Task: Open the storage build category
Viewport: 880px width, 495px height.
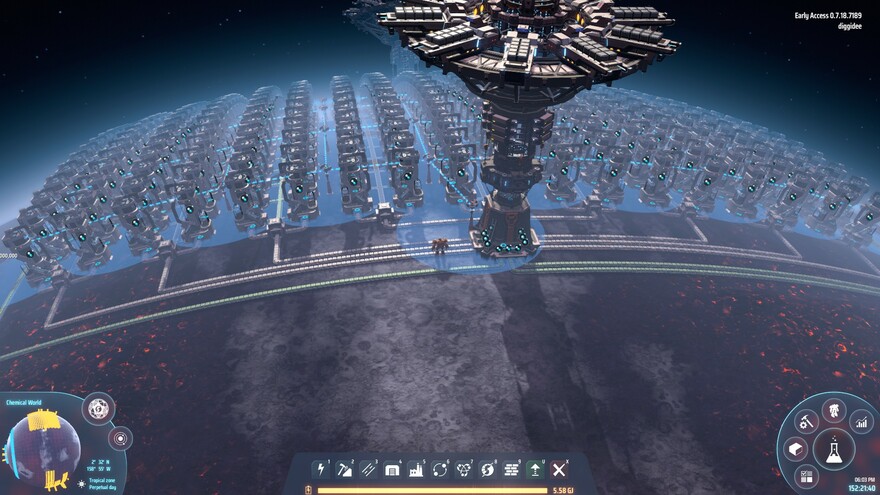Action: [x=392, y=469]
